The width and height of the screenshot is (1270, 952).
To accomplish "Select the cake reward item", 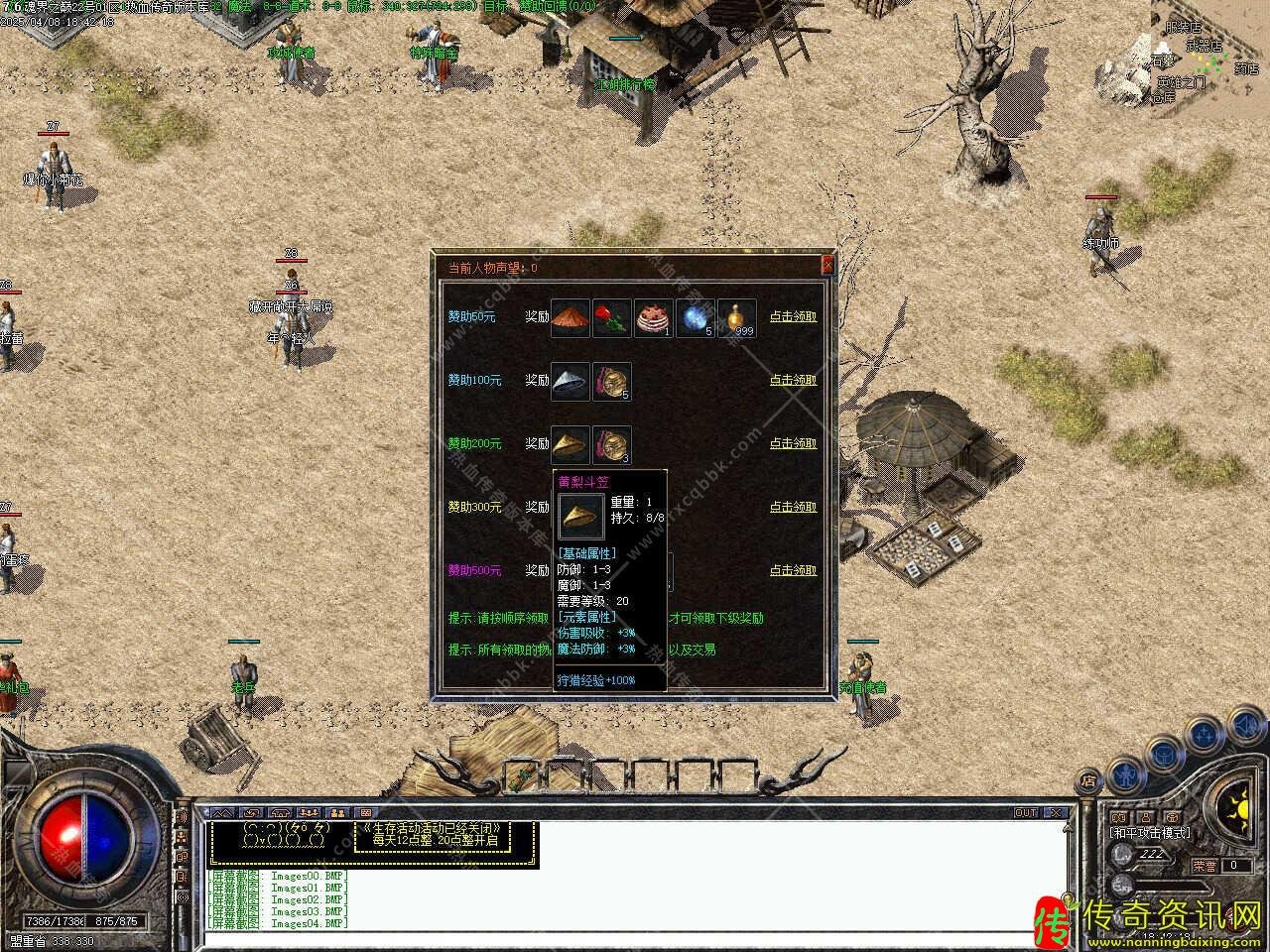I will tap(654, 317).
